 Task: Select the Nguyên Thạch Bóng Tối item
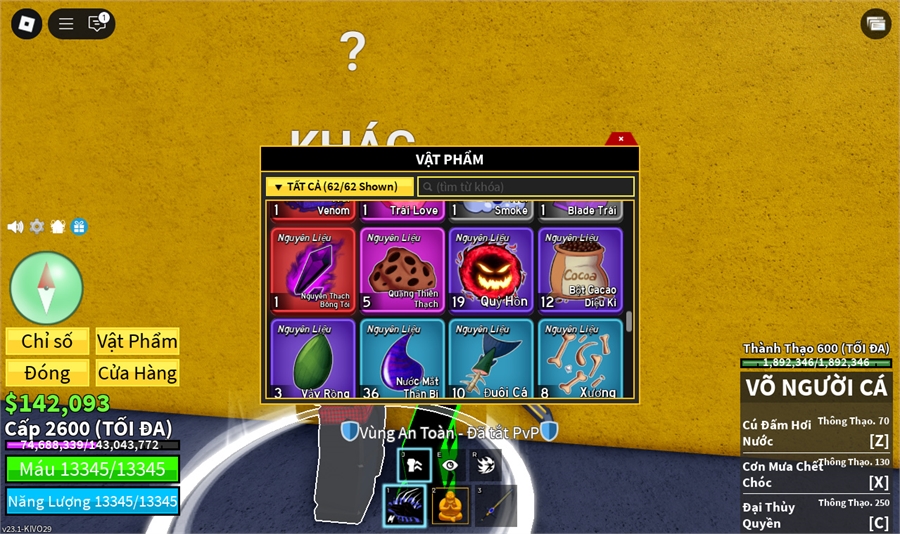(313, 270)
